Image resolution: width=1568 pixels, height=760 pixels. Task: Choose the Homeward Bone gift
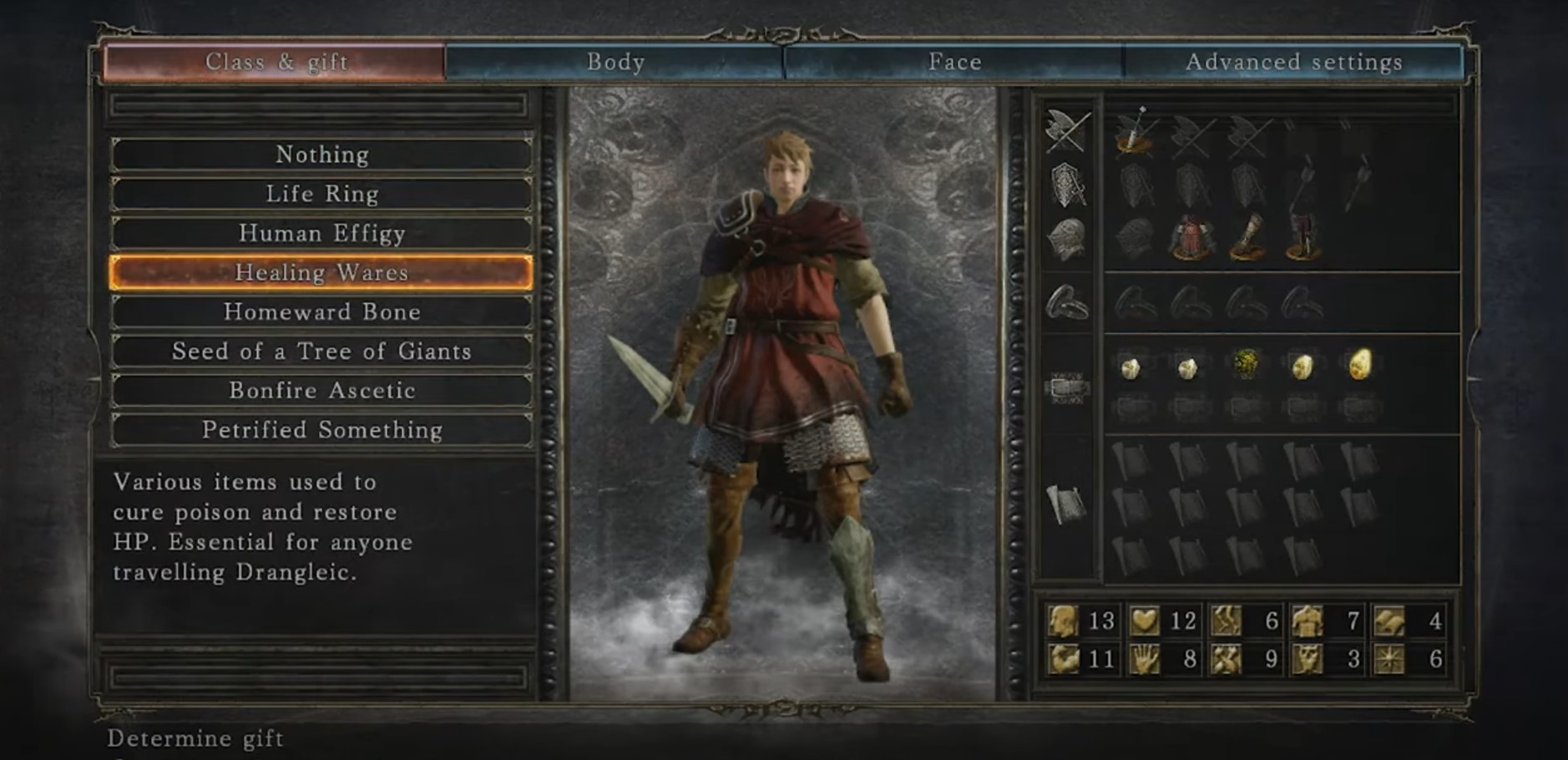pos(321,312)
